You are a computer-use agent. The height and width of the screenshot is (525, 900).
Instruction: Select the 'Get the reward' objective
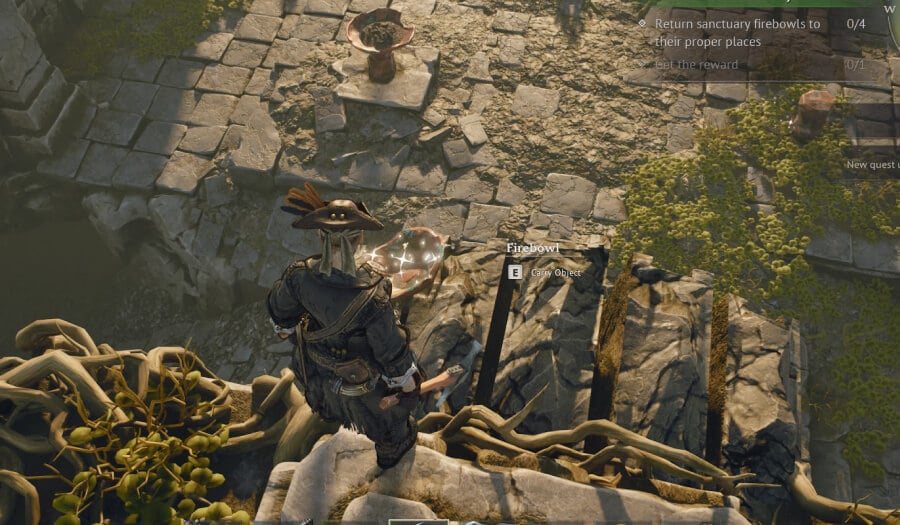696,65
